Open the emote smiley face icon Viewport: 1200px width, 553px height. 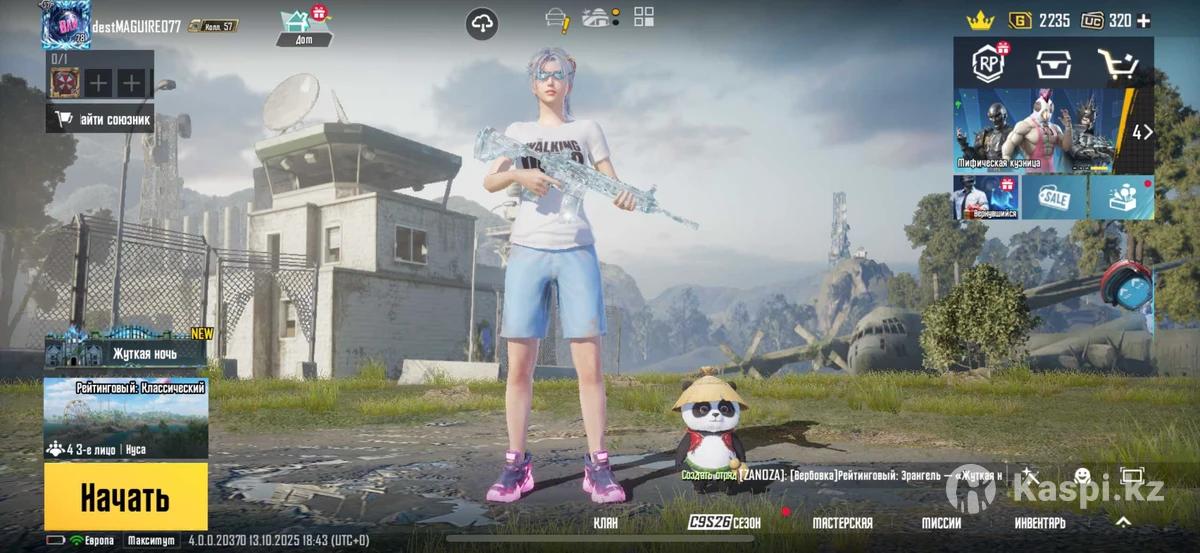[1082, 477]
